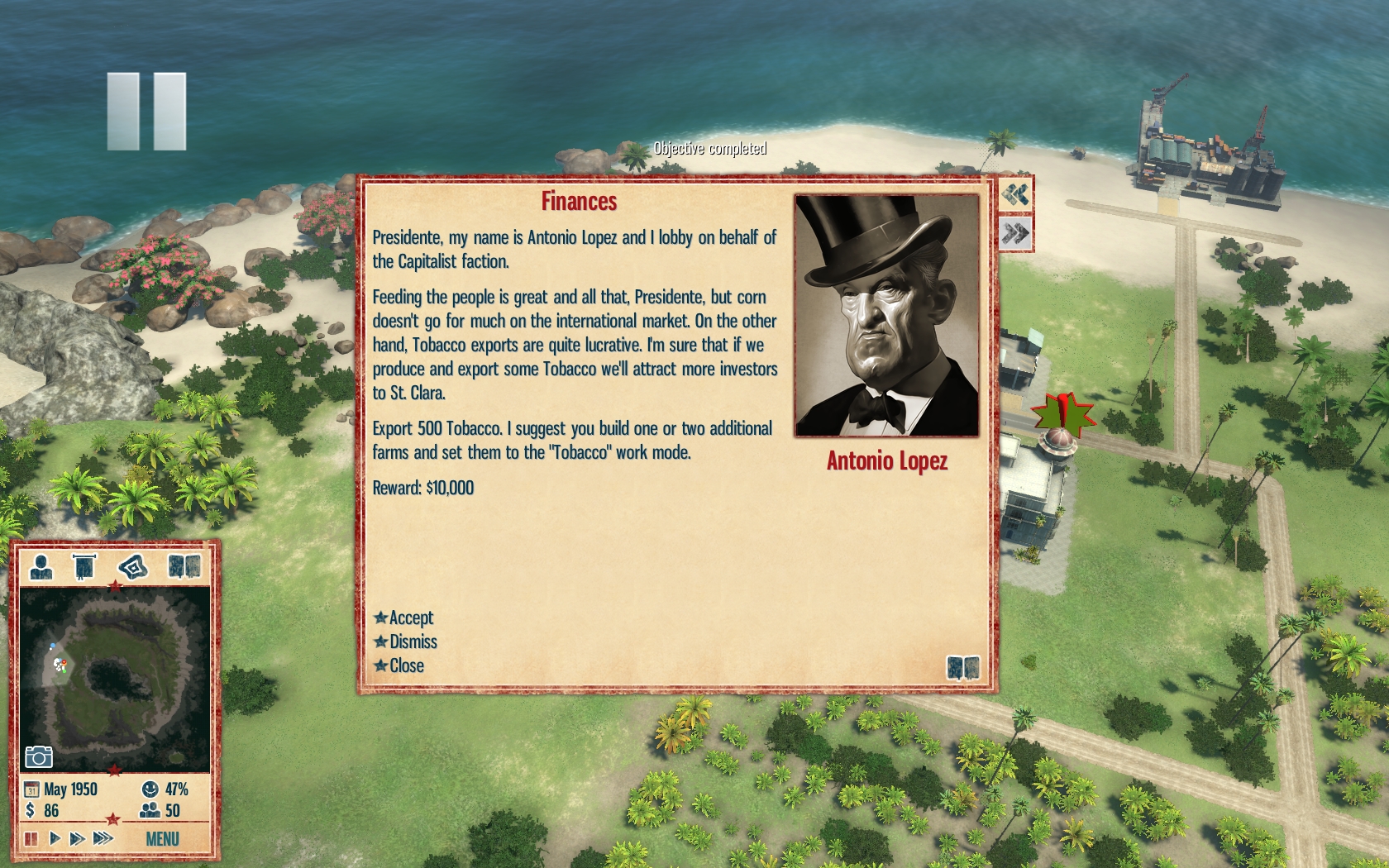The image size is (1389, 868).
Task: Open the hanging banner icon above minimap
Action: 84,567
